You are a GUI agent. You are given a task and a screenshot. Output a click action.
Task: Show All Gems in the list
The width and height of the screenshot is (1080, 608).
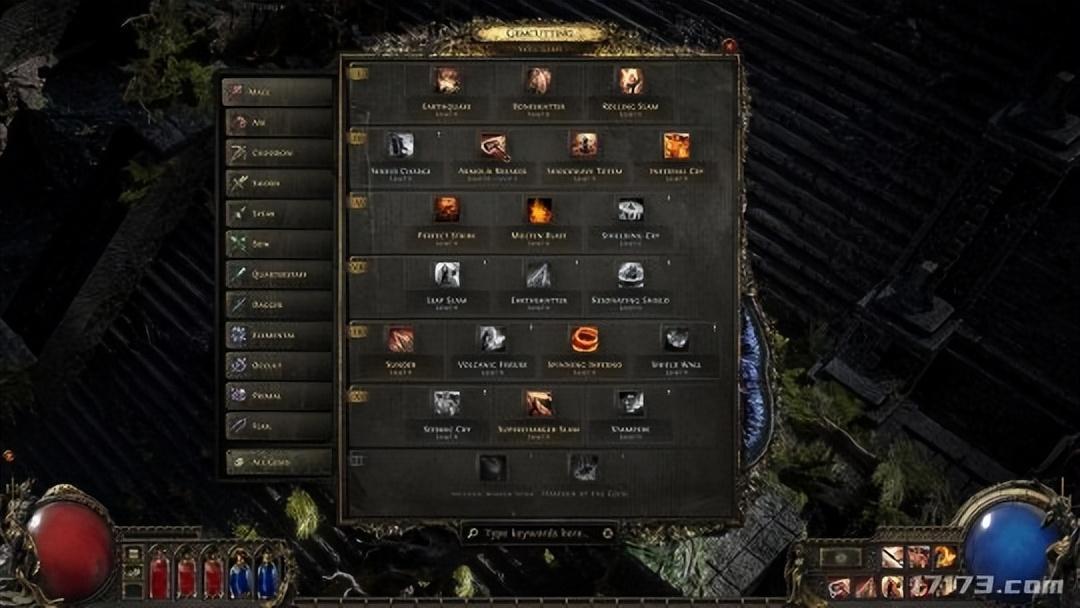(278, 461)
